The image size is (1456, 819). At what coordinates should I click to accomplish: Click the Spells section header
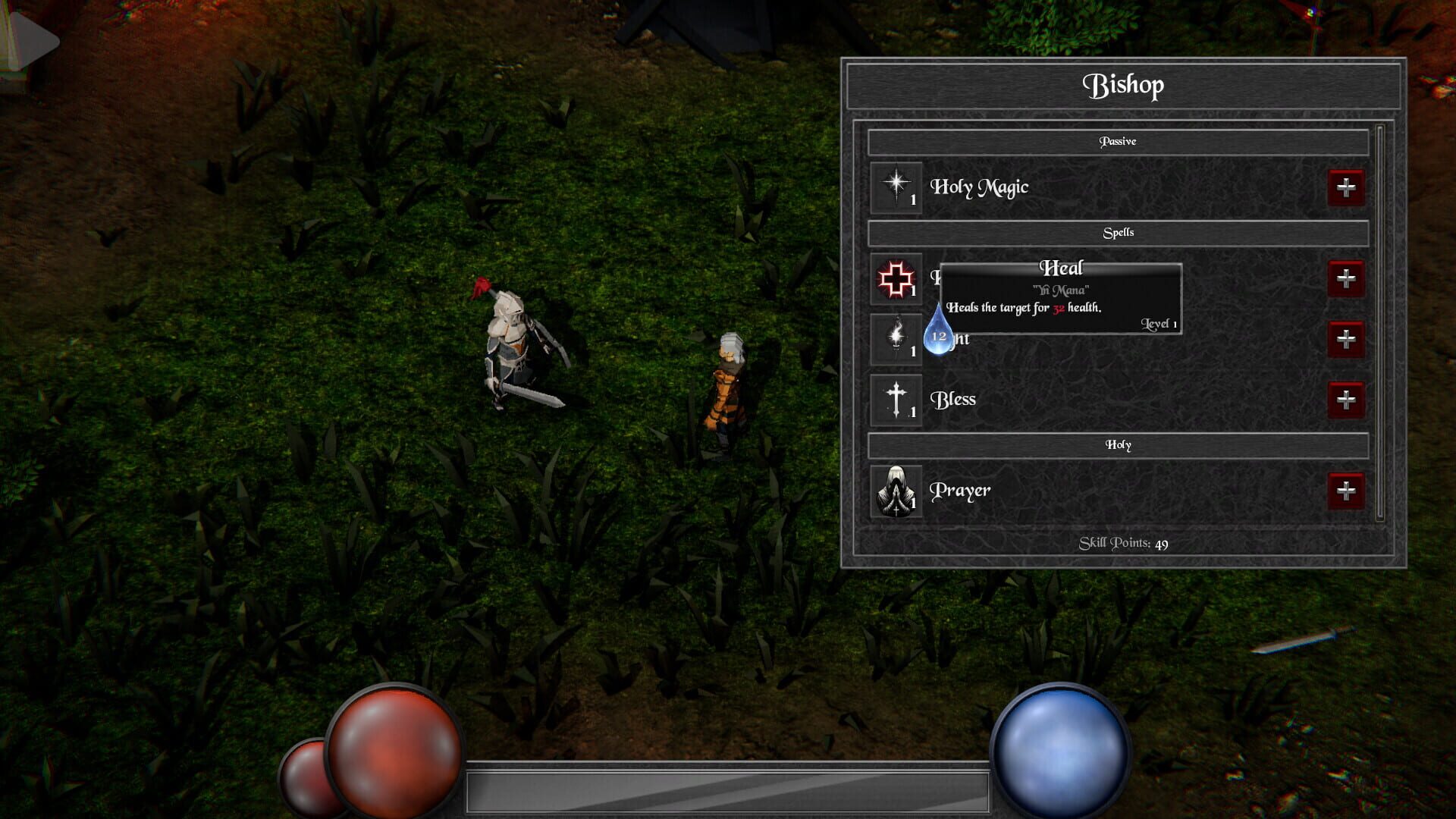click(1119, 233)
